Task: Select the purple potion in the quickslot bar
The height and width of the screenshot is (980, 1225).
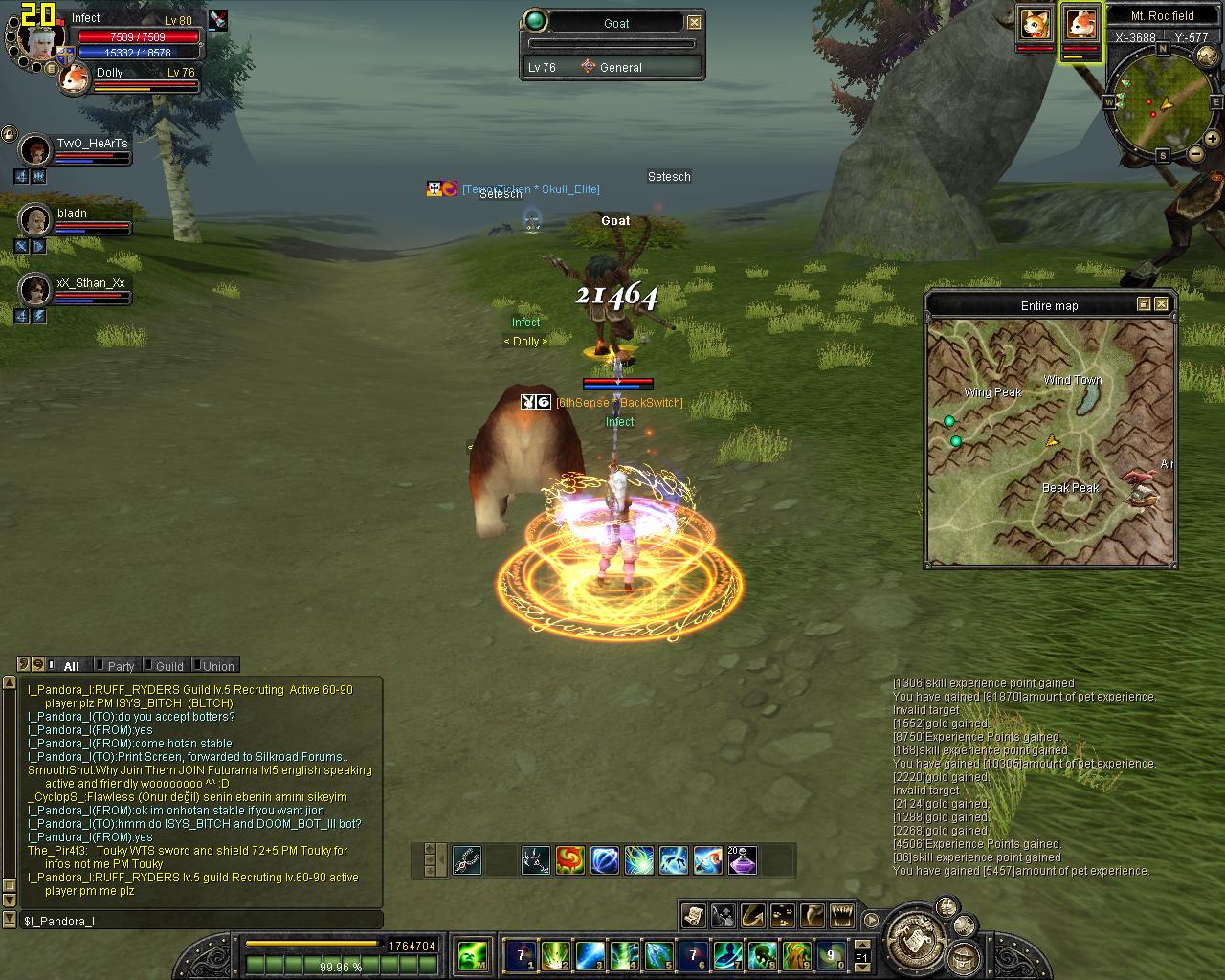Action: pyautogui.click(x=742, y=861)
